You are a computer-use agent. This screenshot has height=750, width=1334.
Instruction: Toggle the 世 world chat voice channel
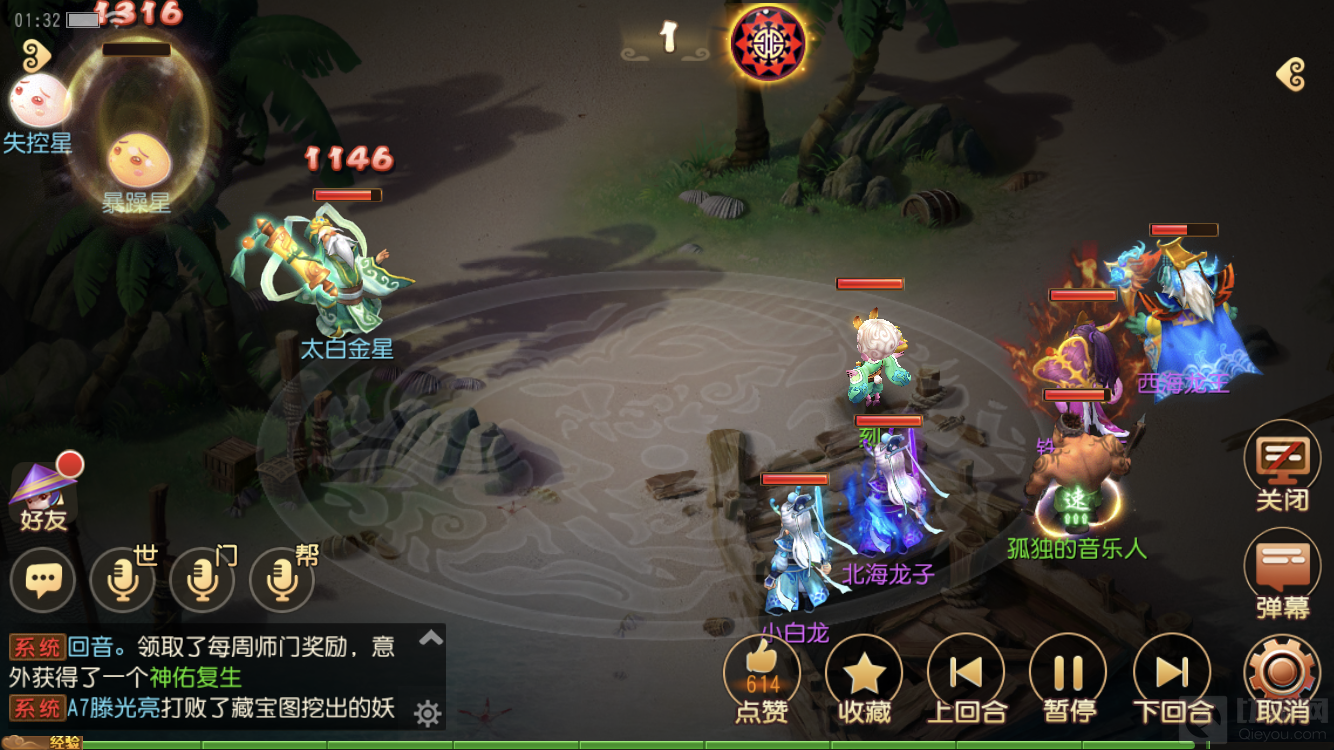coord(122,578)
